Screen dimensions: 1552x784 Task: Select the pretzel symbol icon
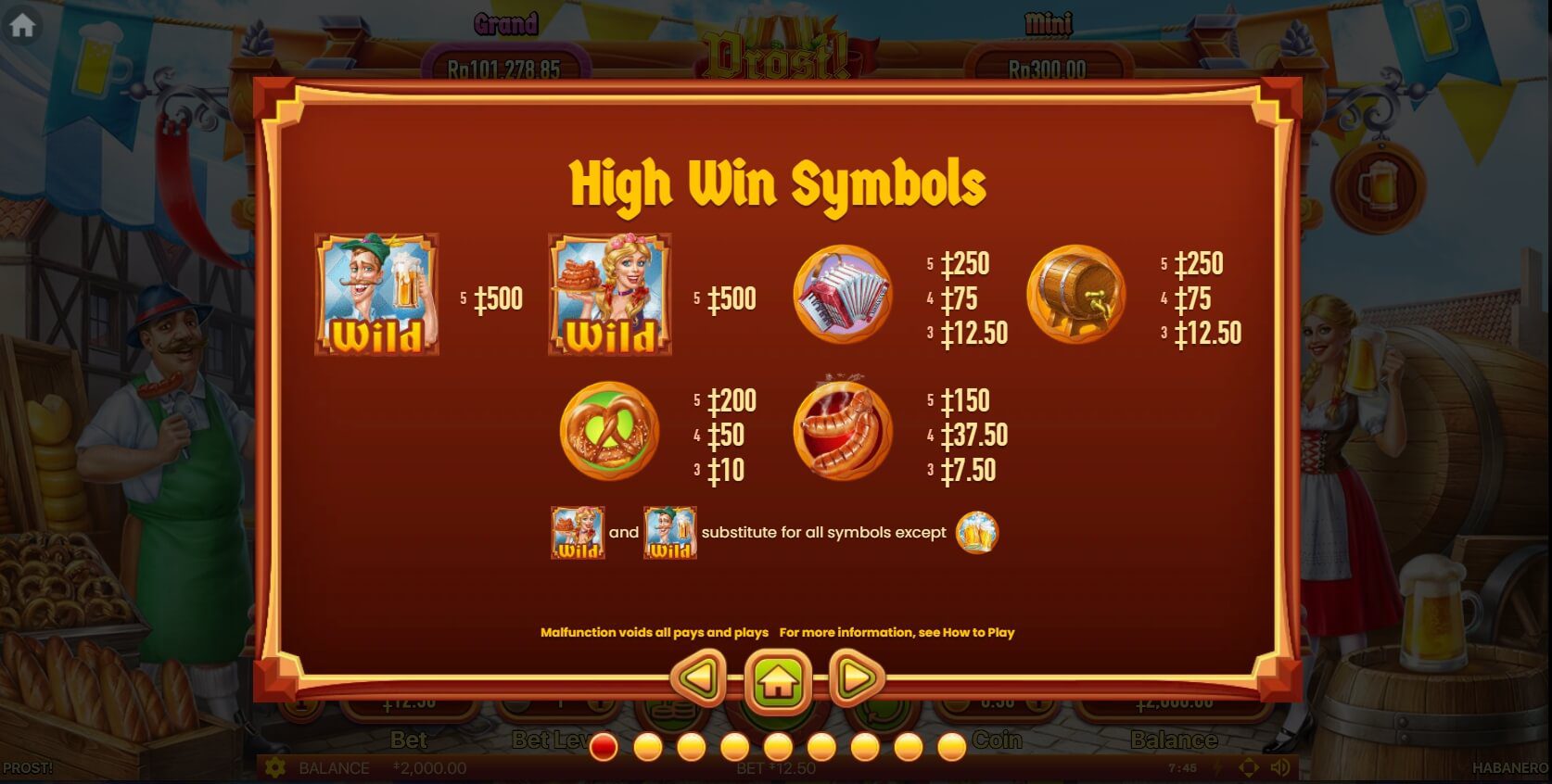click(610, 432)
